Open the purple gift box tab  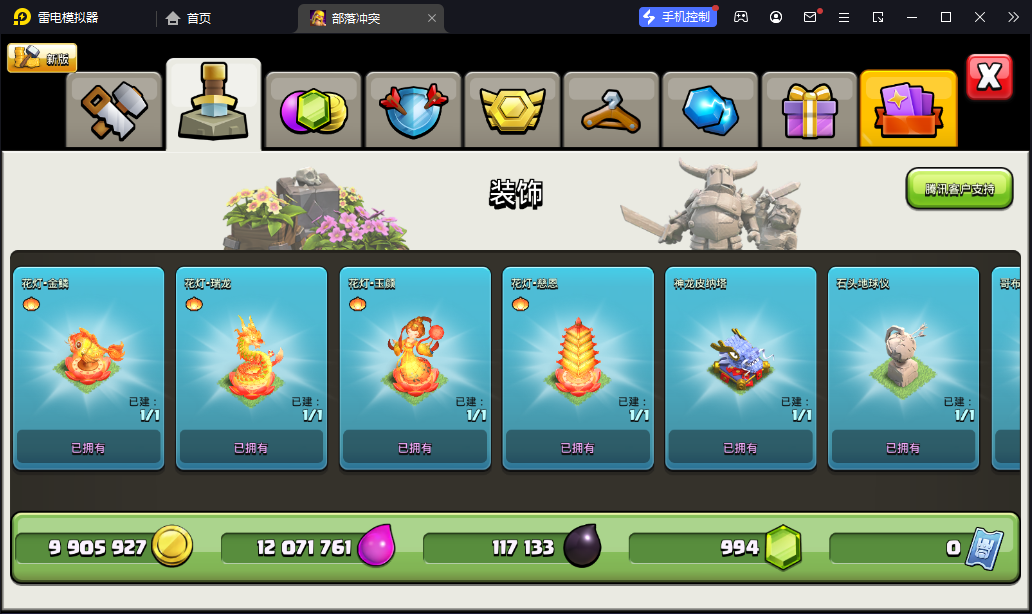click(808, 110)
